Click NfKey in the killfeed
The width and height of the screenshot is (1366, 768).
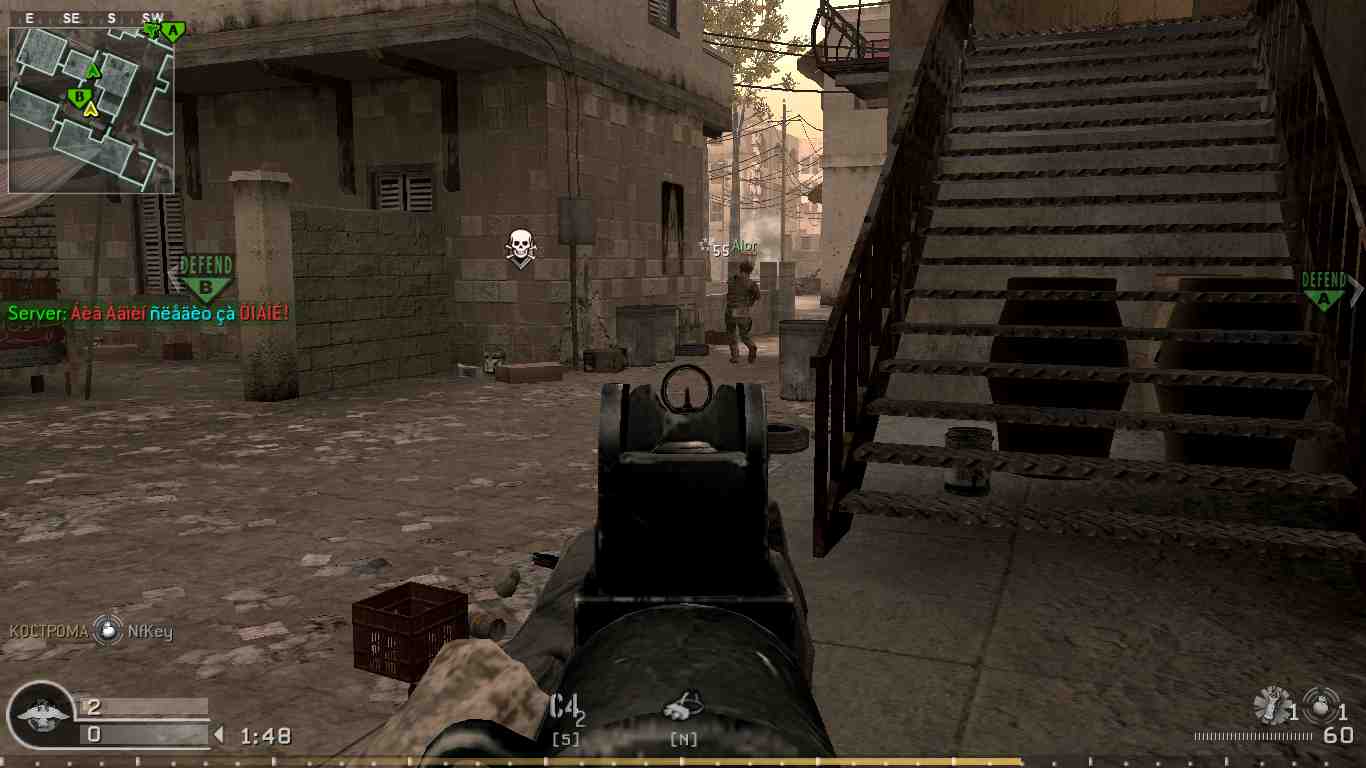(x=152, y=631)
